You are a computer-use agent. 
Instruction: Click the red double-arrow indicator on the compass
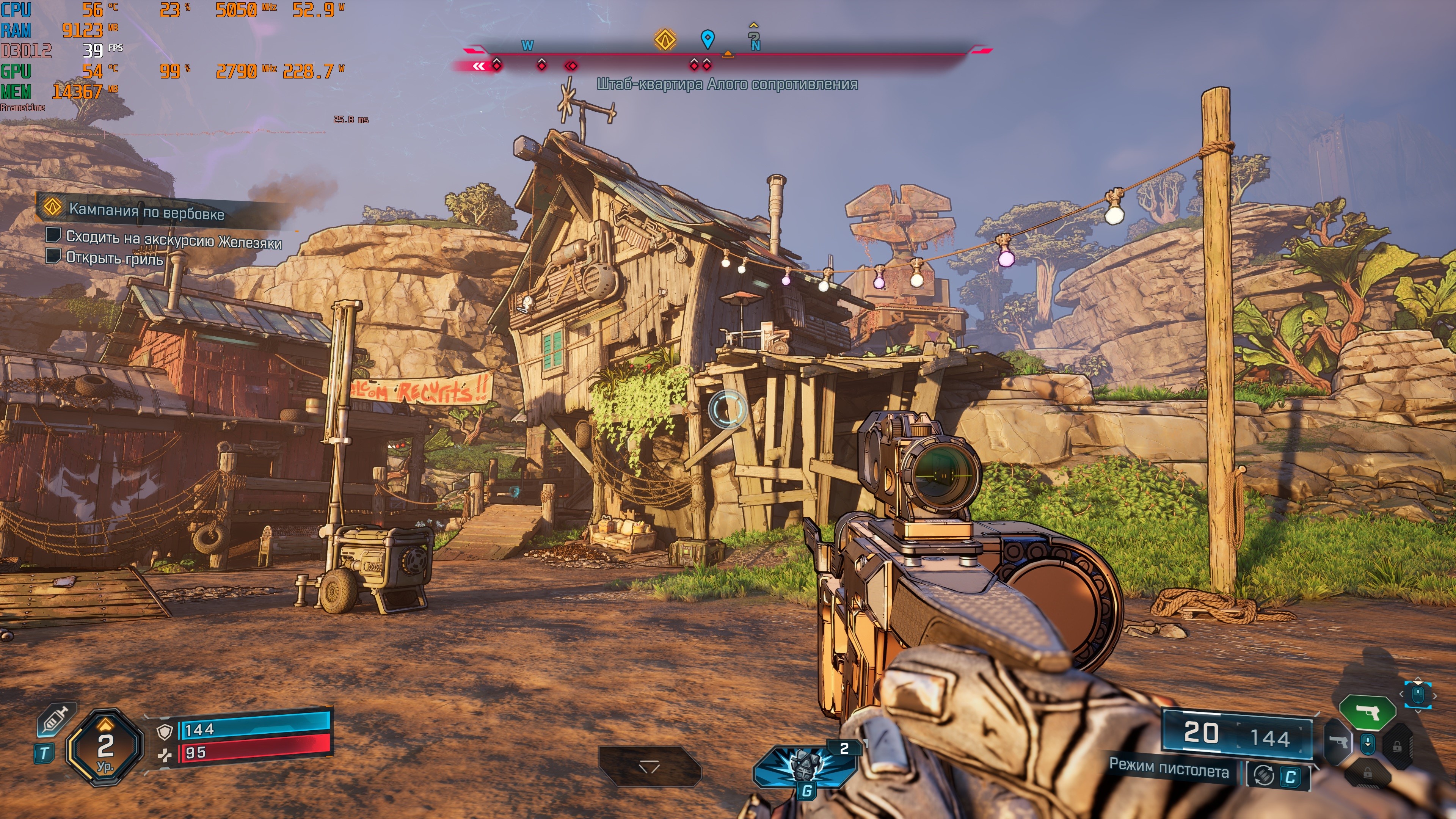[479, 66]
